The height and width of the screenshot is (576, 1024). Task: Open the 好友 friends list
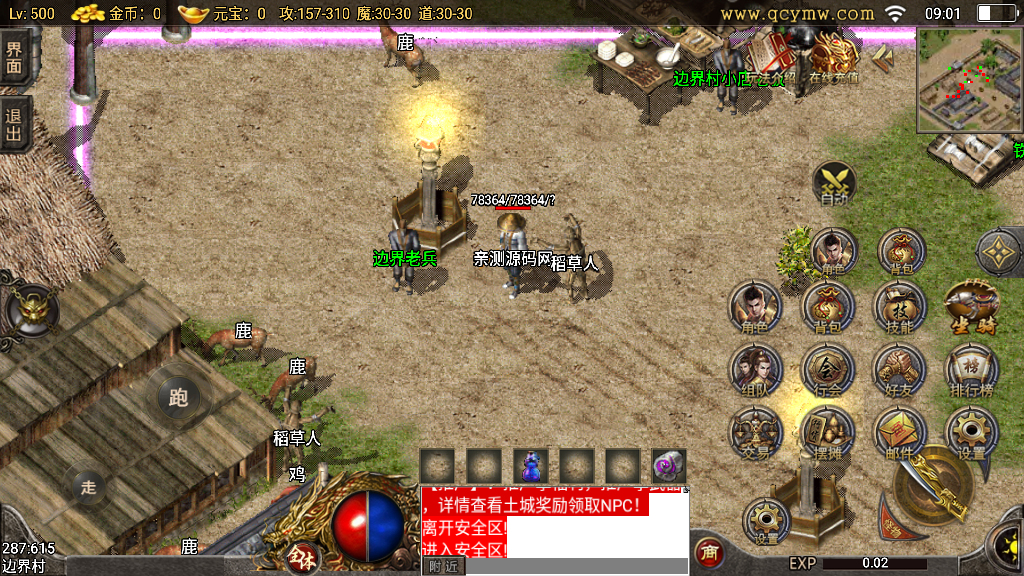pyautogui.click(x=900, y=372)
